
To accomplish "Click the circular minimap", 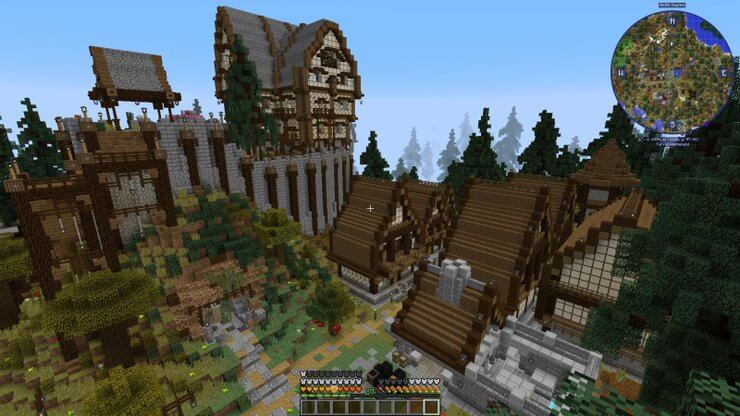I will [670, 72].
